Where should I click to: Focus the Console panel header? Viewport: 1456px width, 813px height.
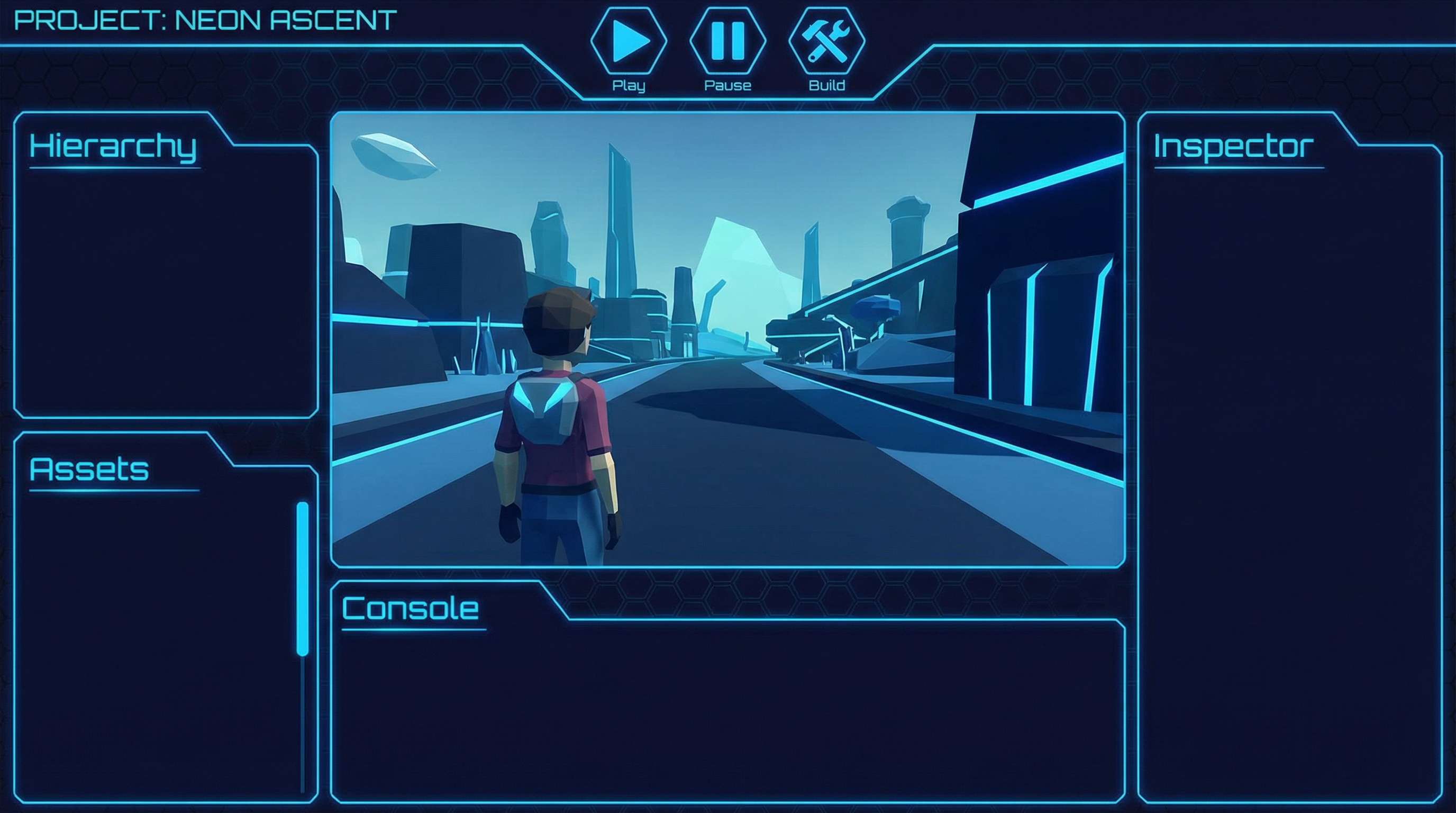pos(411,609)
